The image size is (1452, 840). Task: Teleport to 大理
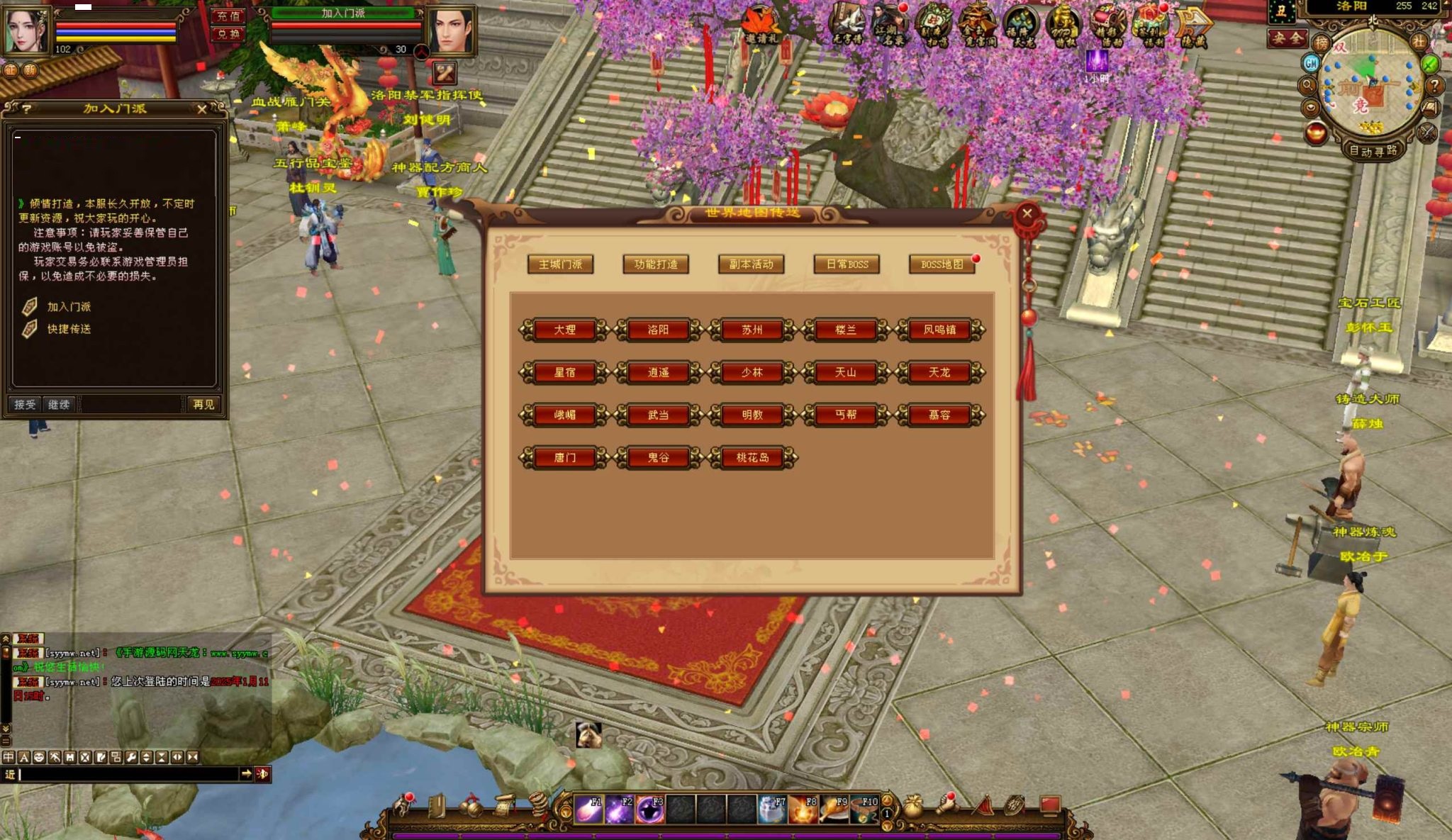(564, 330)
